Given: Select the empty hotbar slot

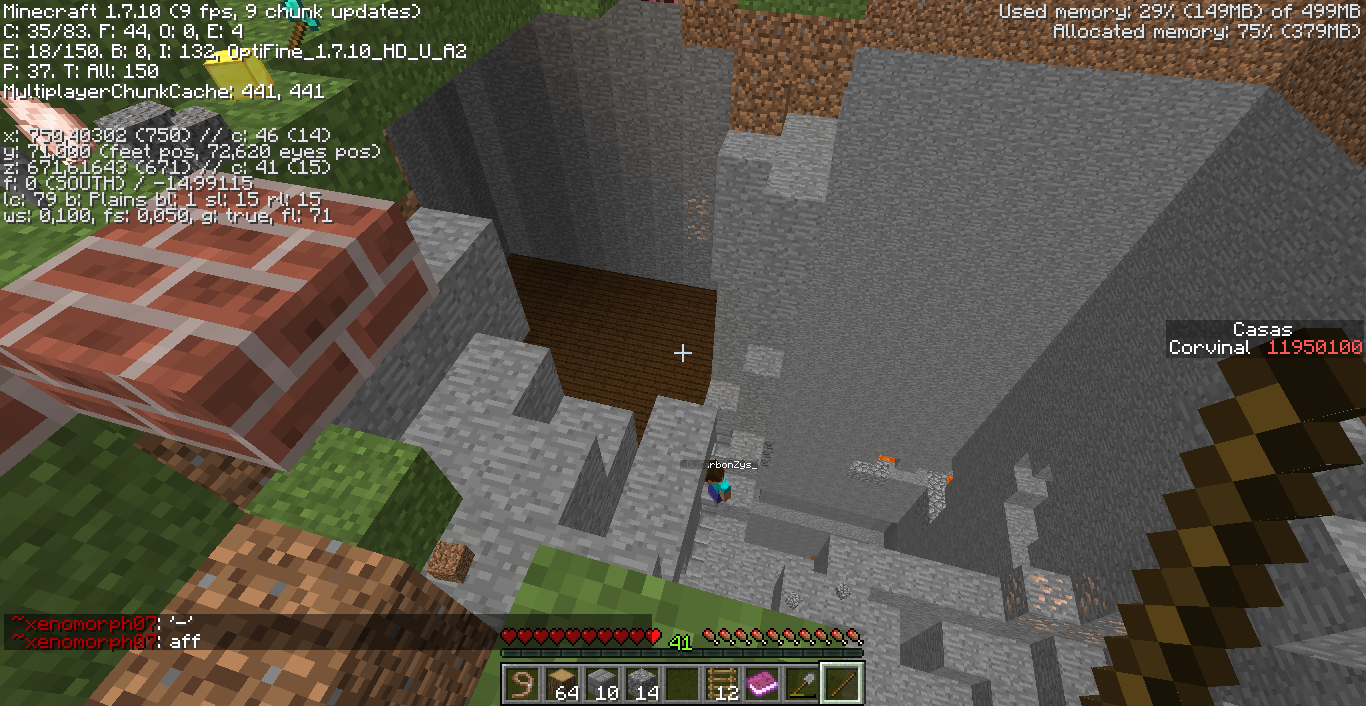Looking at the screenshot, I should [682, 684].
